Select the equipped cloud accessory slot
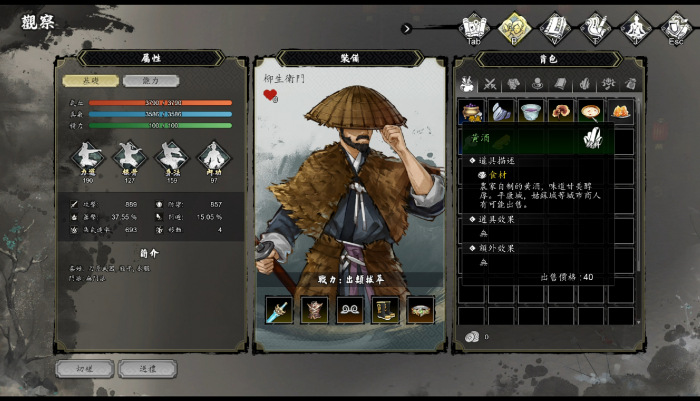 point(350,309)
